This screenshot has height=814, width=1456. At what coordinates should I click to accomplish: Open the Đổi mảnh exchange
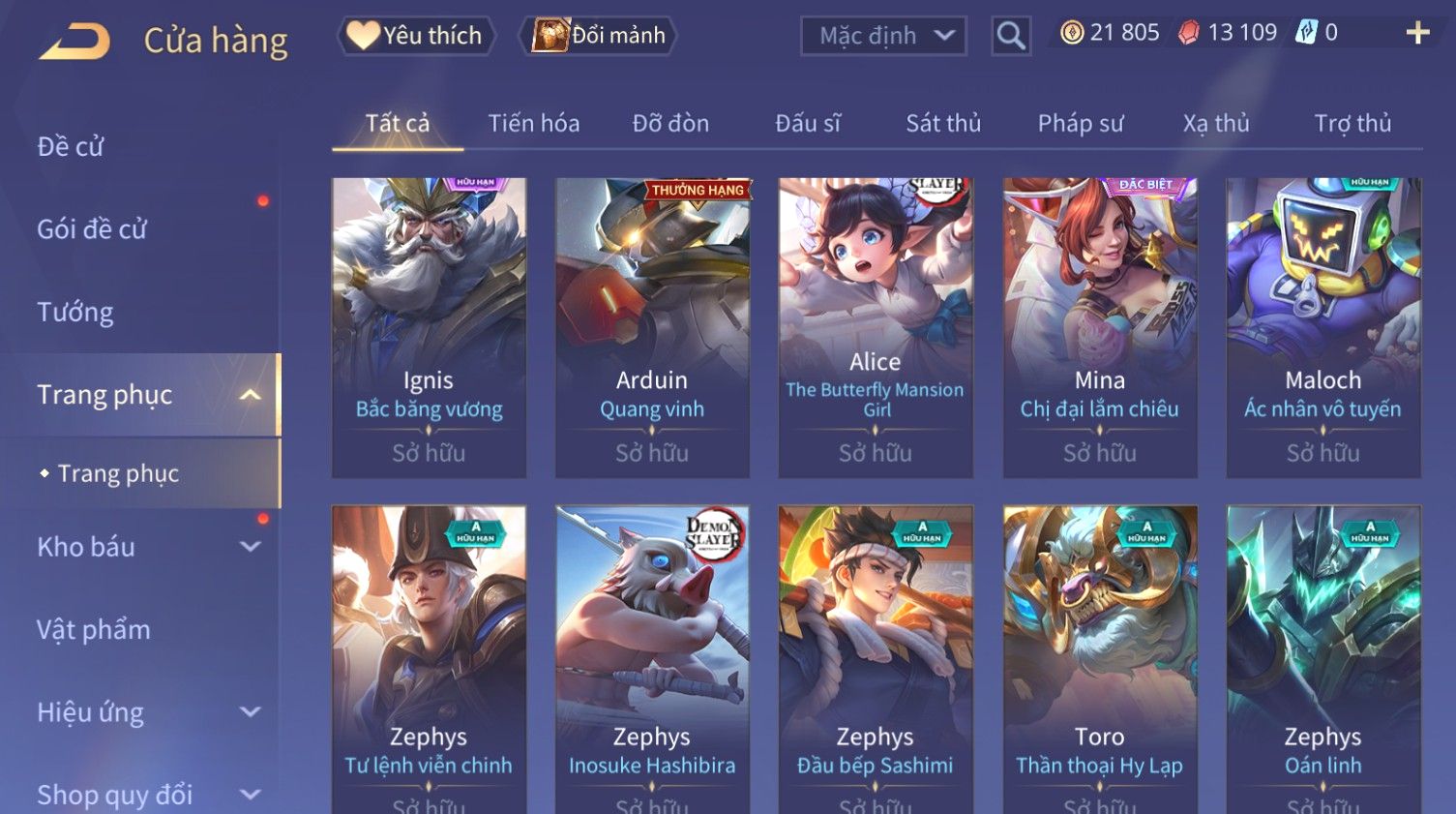tap(599, 36)
